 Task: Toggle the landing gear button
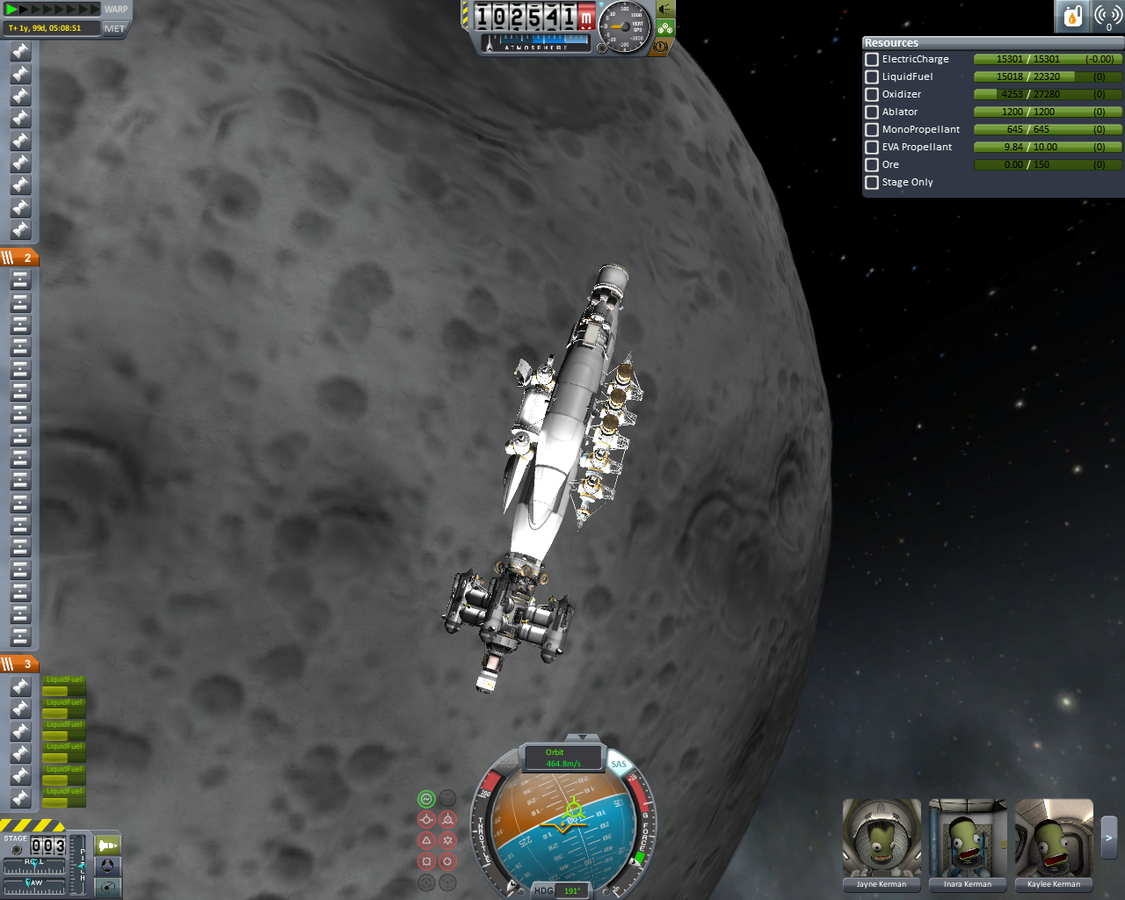tap(665, 28)
